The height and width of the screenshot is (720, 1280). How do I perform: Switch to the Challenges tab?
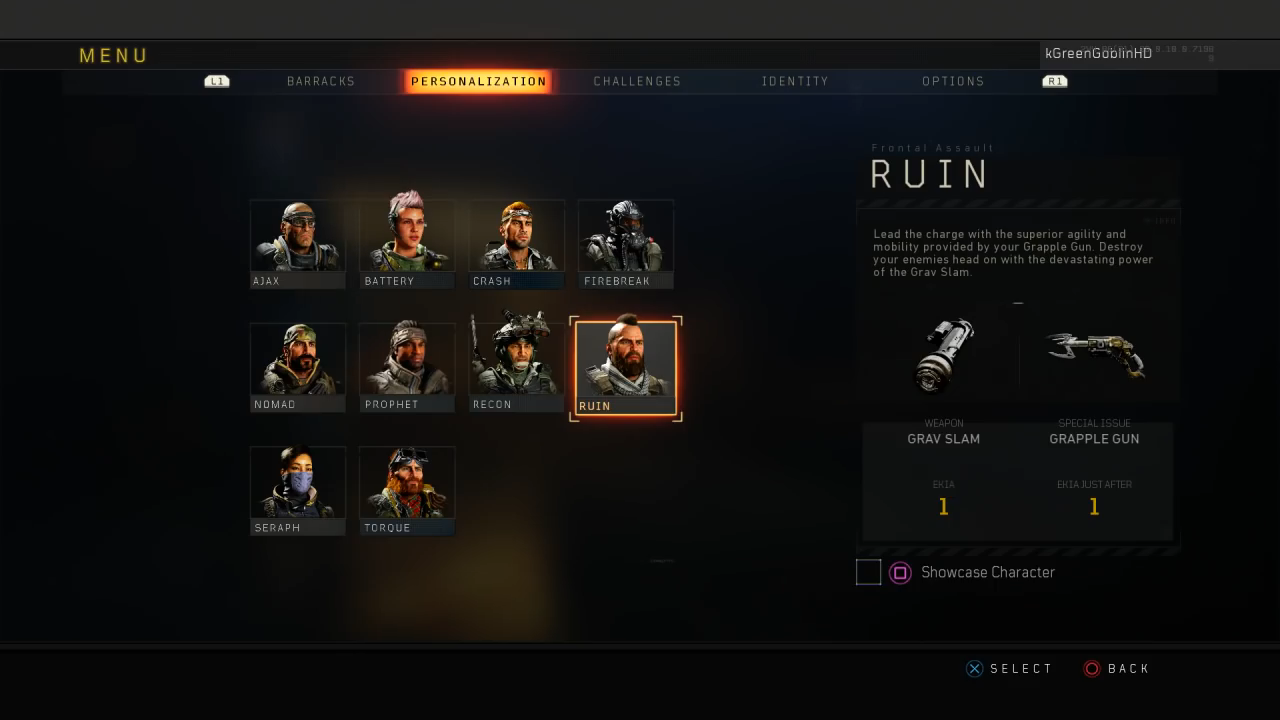click(637, 81)
